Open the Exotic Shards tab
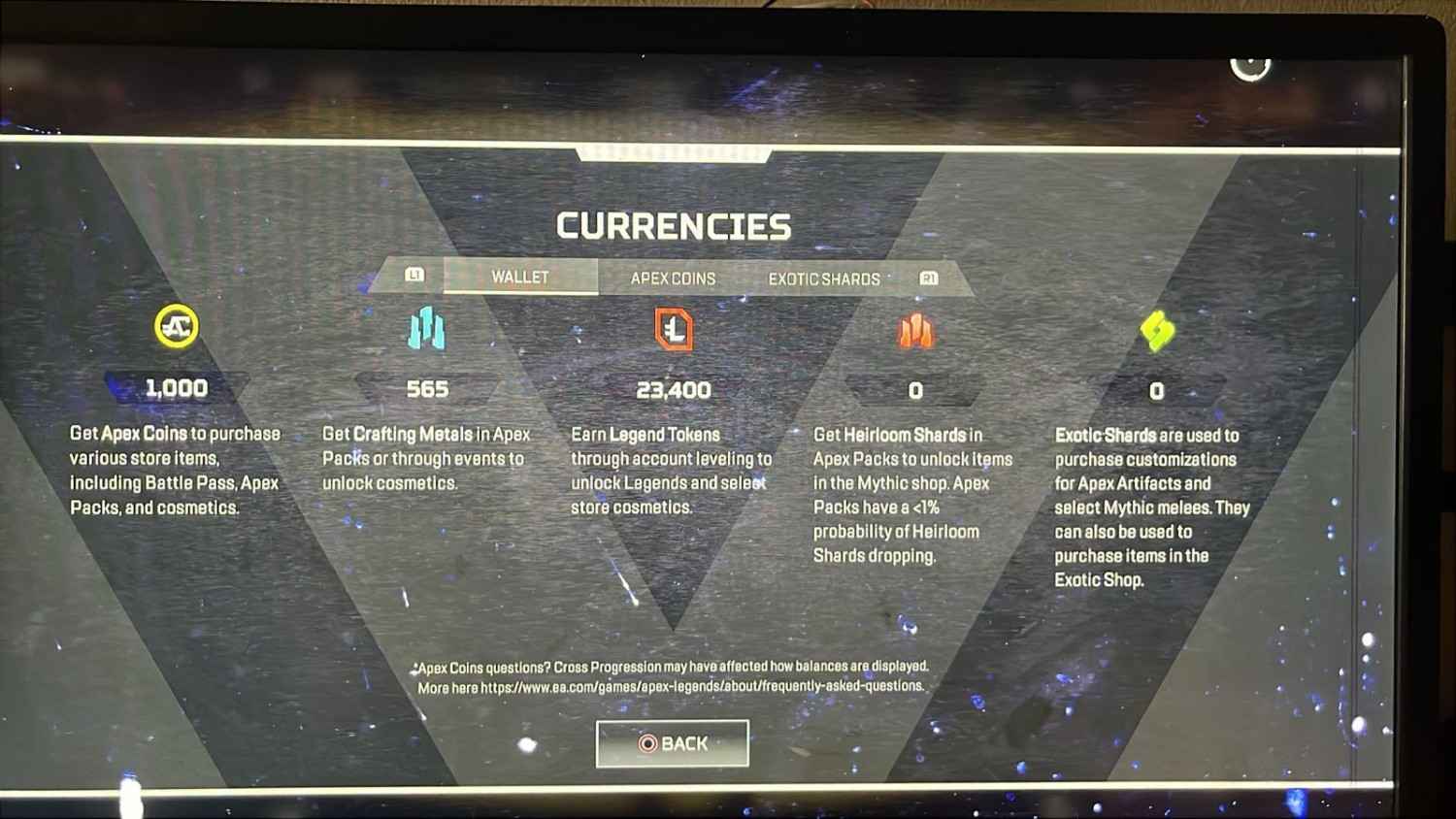Screen dimensions: 1456x819 (x=824, y=279)
